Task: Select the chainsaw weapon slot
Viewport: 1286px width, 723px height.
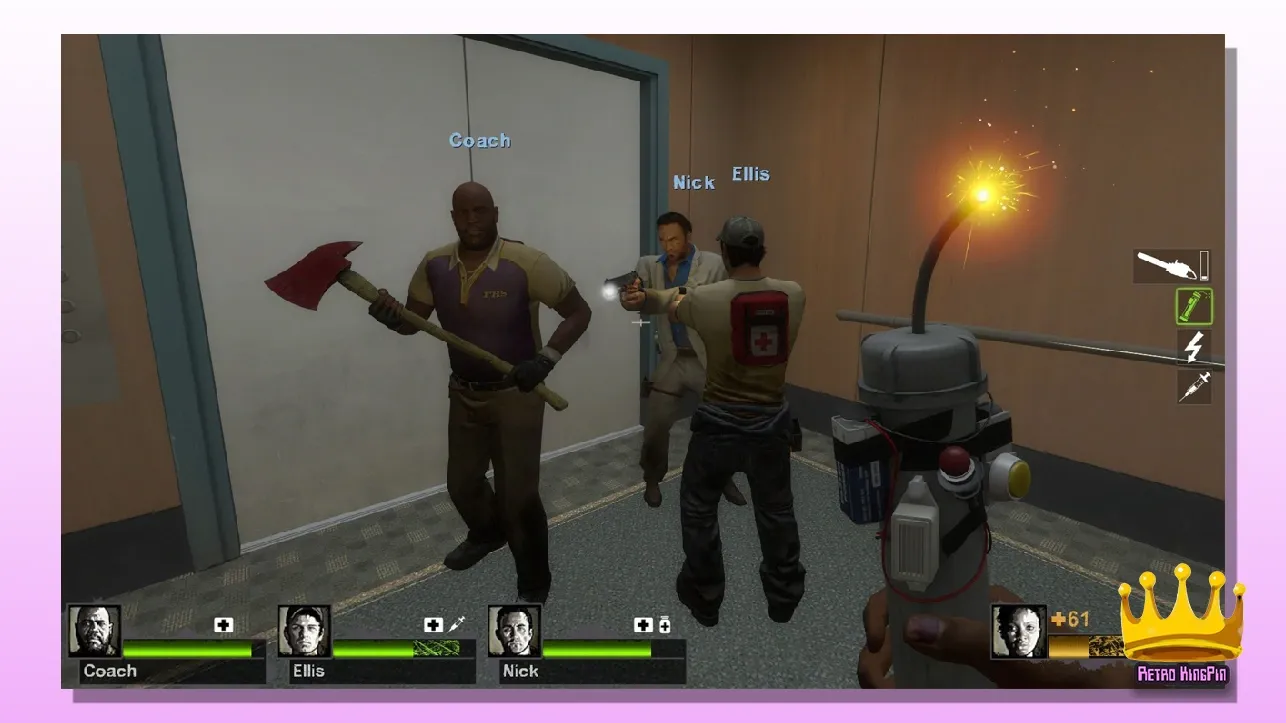Action: tap(1172, 266)
